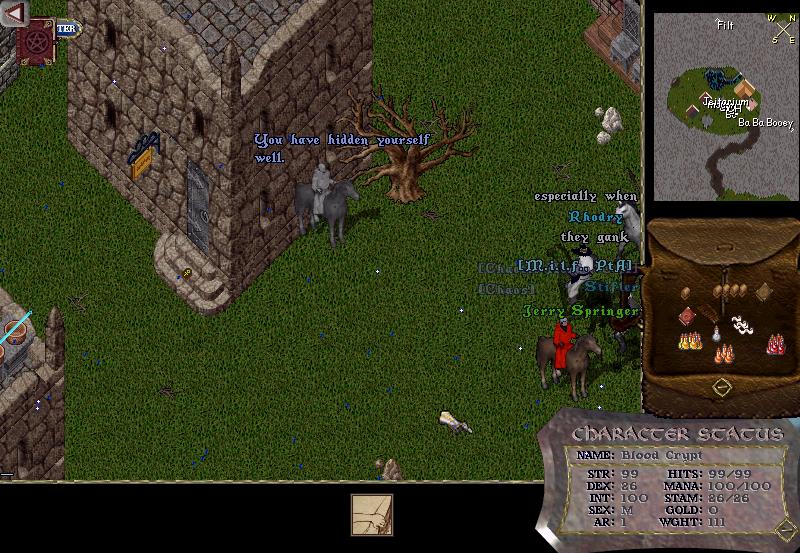Choose the orange potion stack in the backpack
800x553 pixels.
click(723, 353)
